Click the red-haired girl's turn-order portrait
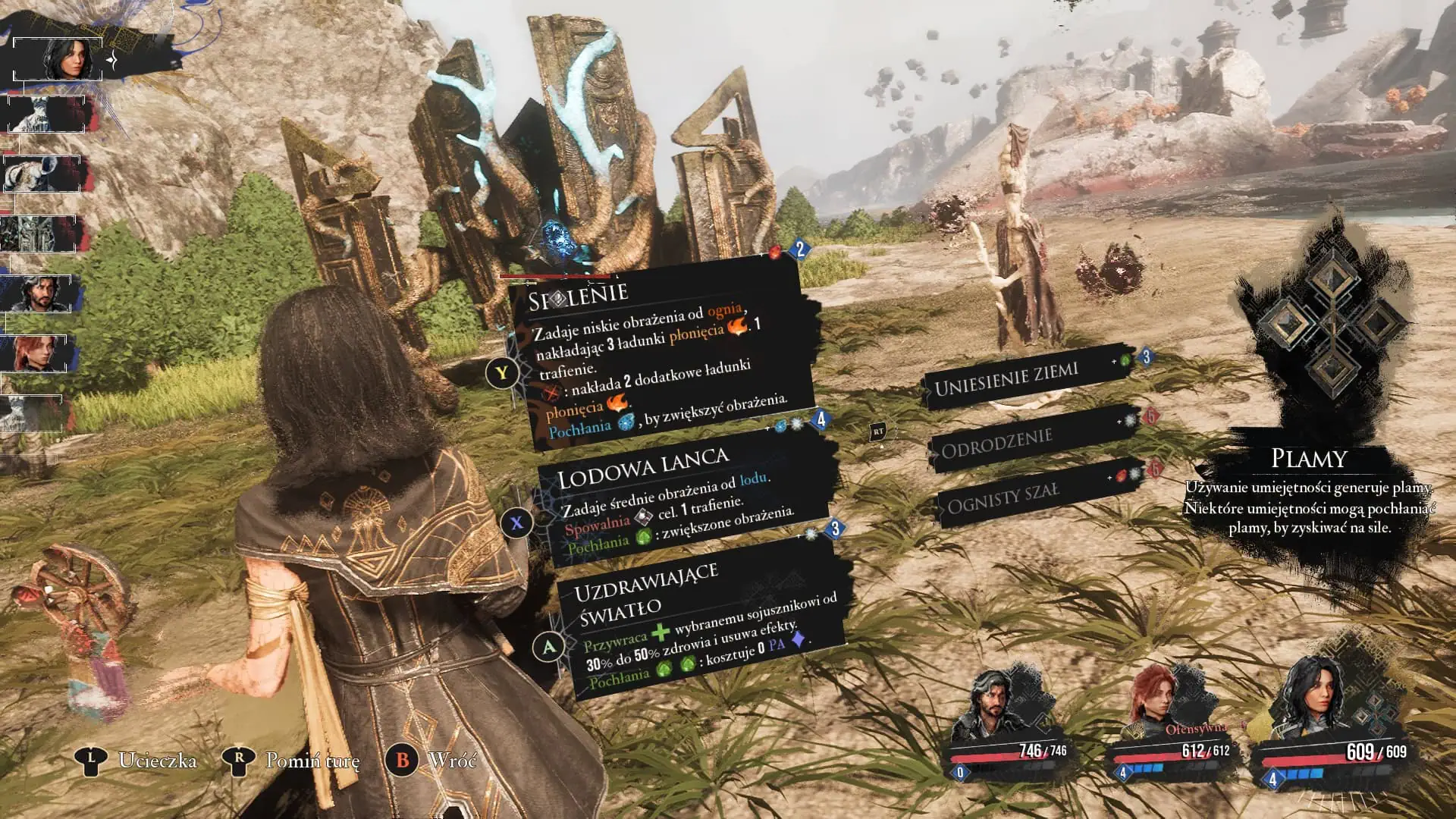The height and width of the screenshot is (819, 1456). tap(36, 353)
